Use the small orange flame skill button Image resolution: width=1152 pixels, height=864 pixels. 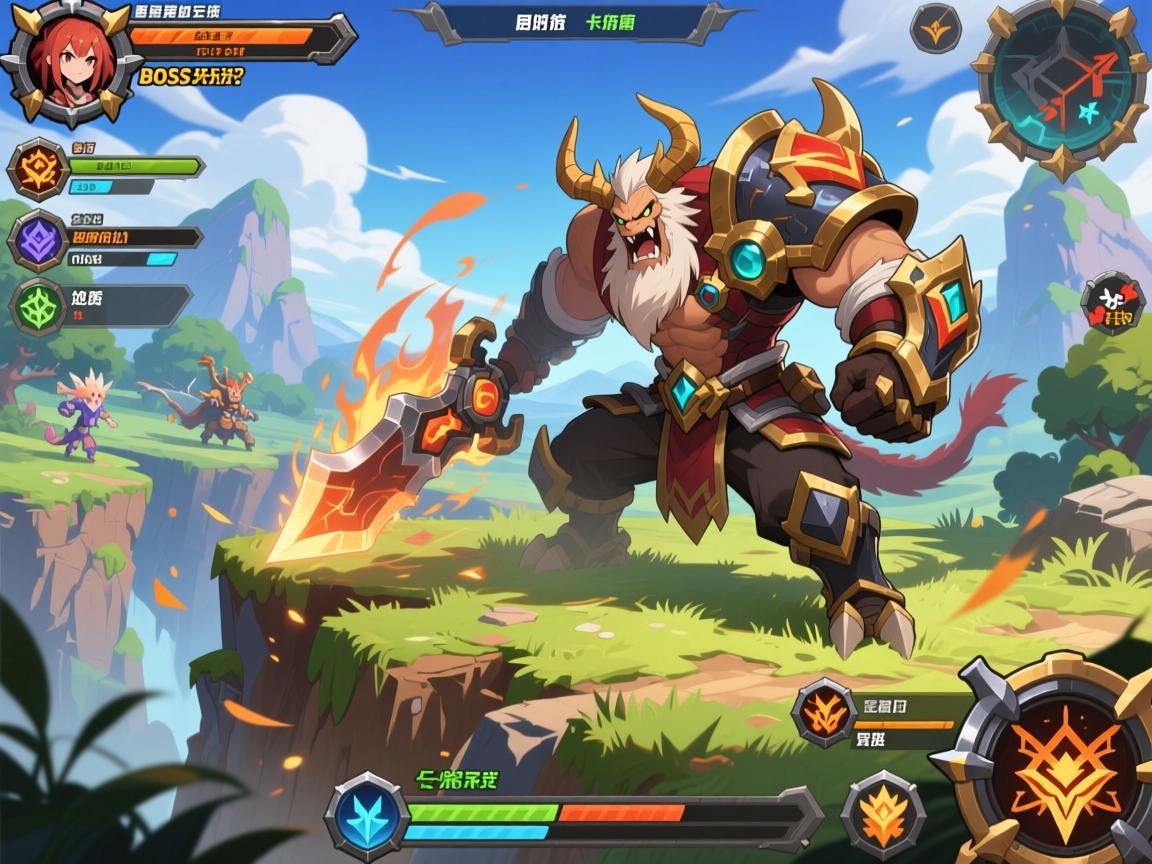[x=882, y=810]
